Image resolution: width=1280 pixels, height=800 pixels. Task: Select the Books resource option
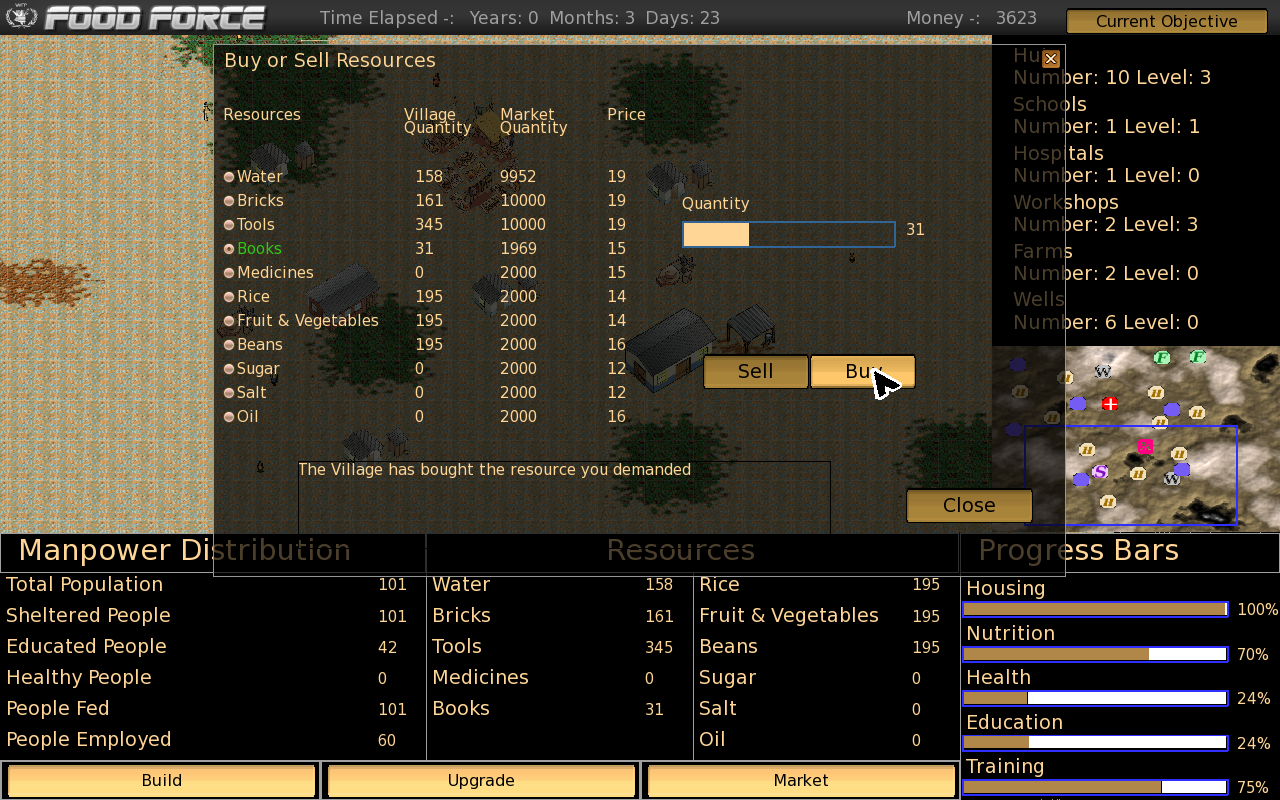[229, 249]
